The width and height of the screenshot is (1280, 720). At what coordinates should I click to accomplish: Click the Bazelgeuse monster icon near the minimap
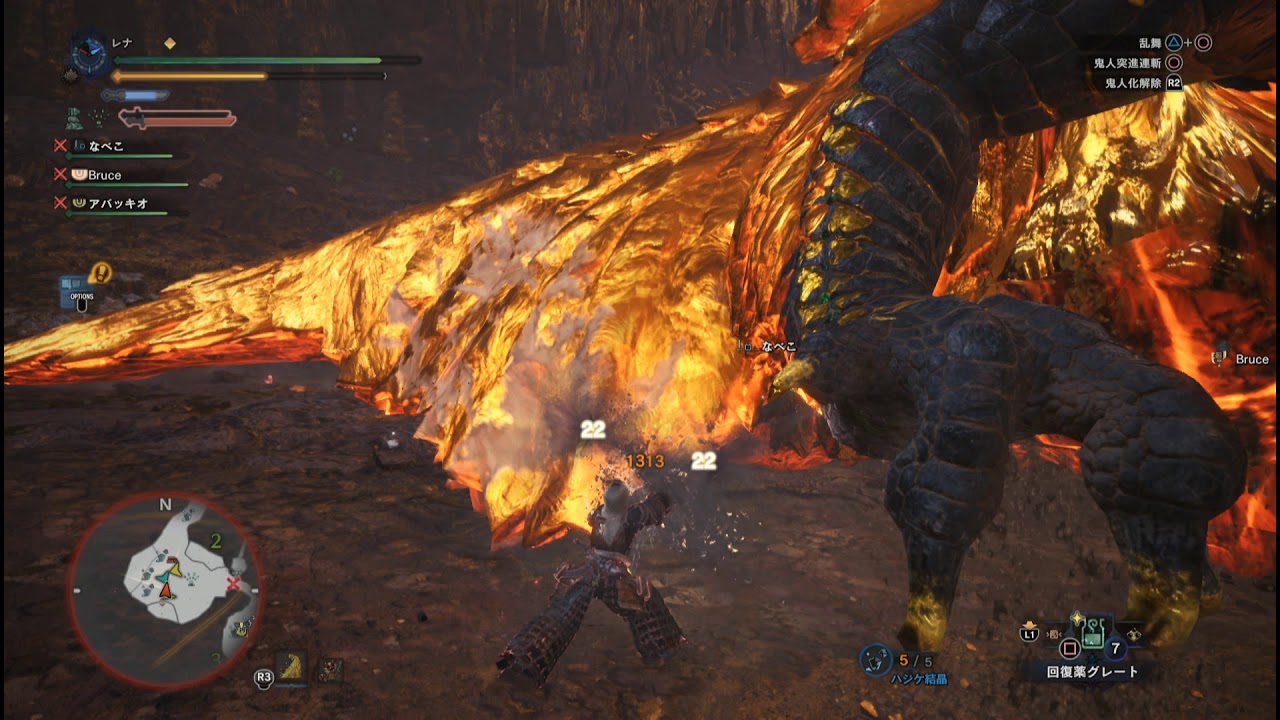pos(290,667)
